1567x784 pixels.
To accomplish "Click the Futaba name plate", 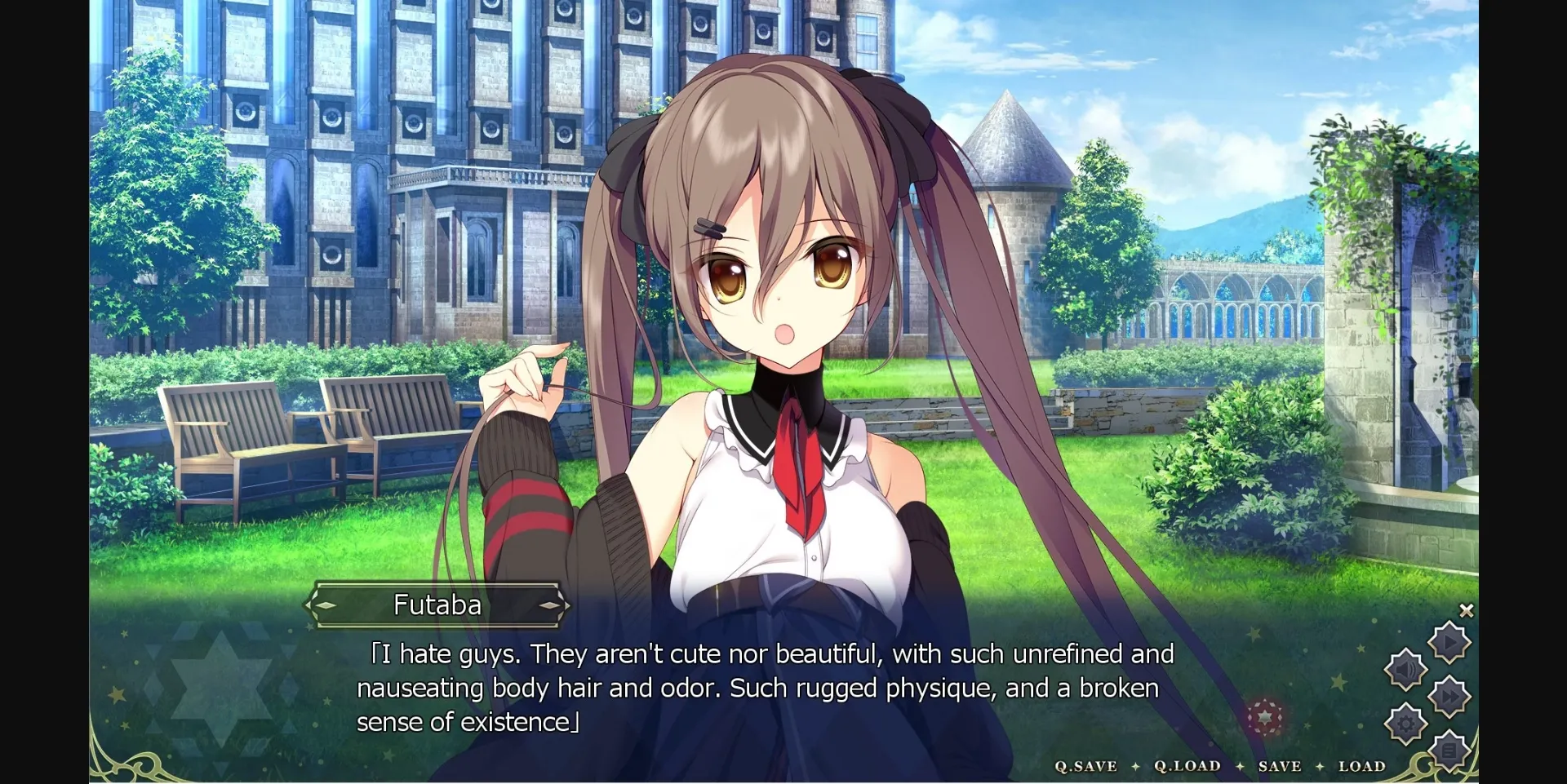I will tap(438, 605).
